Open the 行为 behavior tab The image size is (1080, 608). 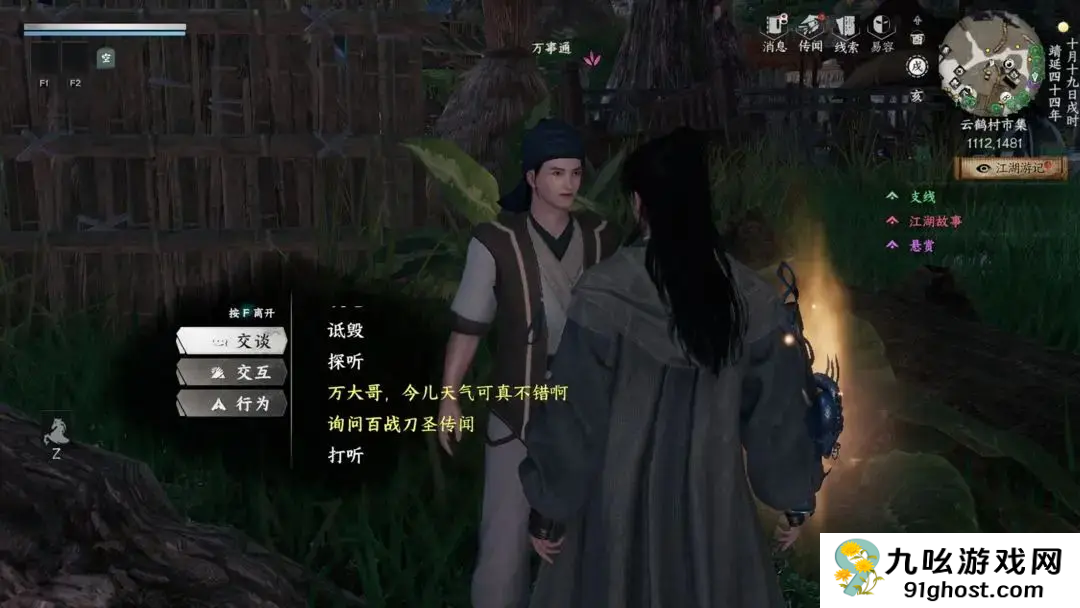(x=232, y=404)
